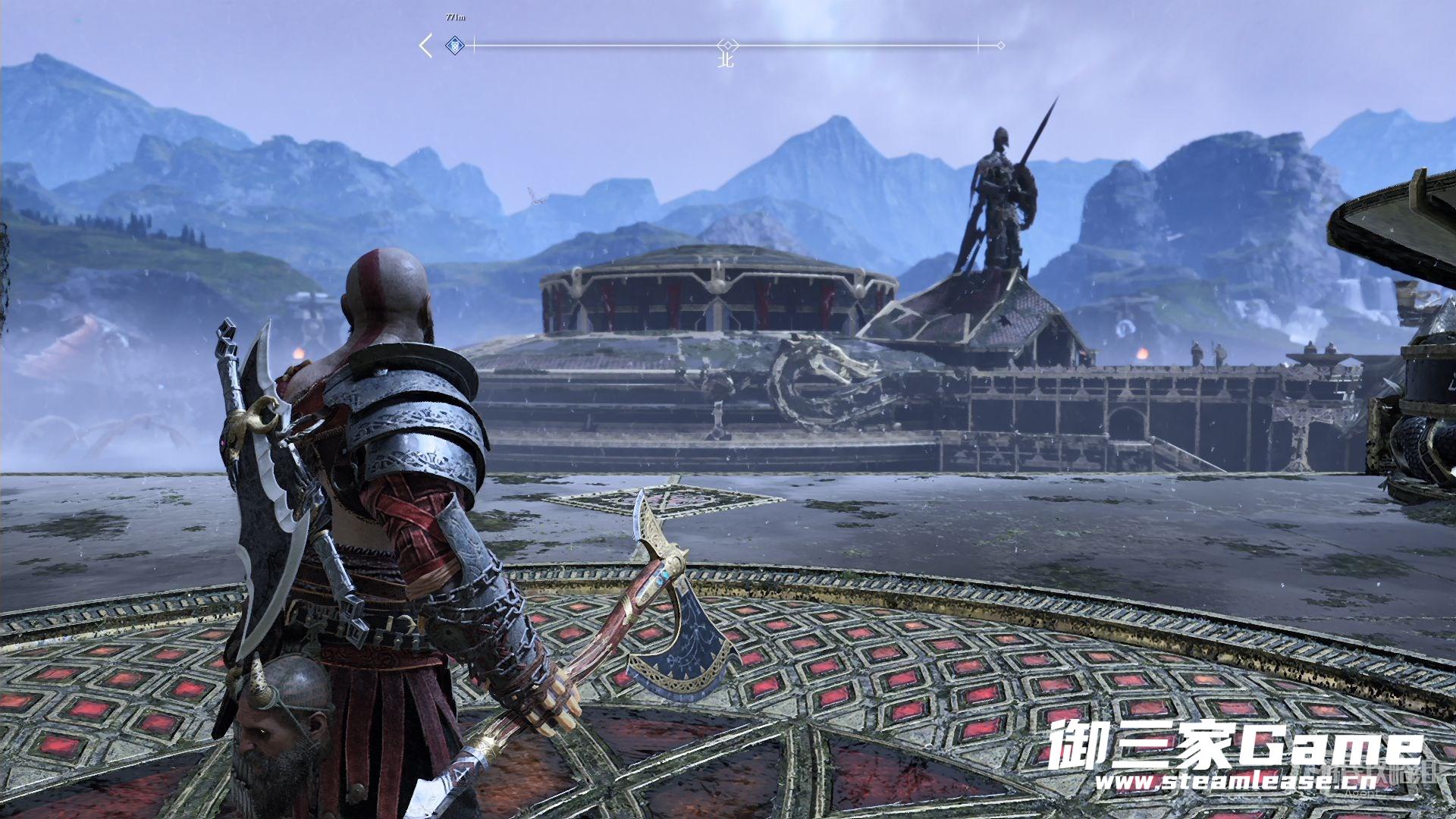Click the blue diamond quest marker on compass
The height and width of the screenshot is (819, 1456).
455,45
